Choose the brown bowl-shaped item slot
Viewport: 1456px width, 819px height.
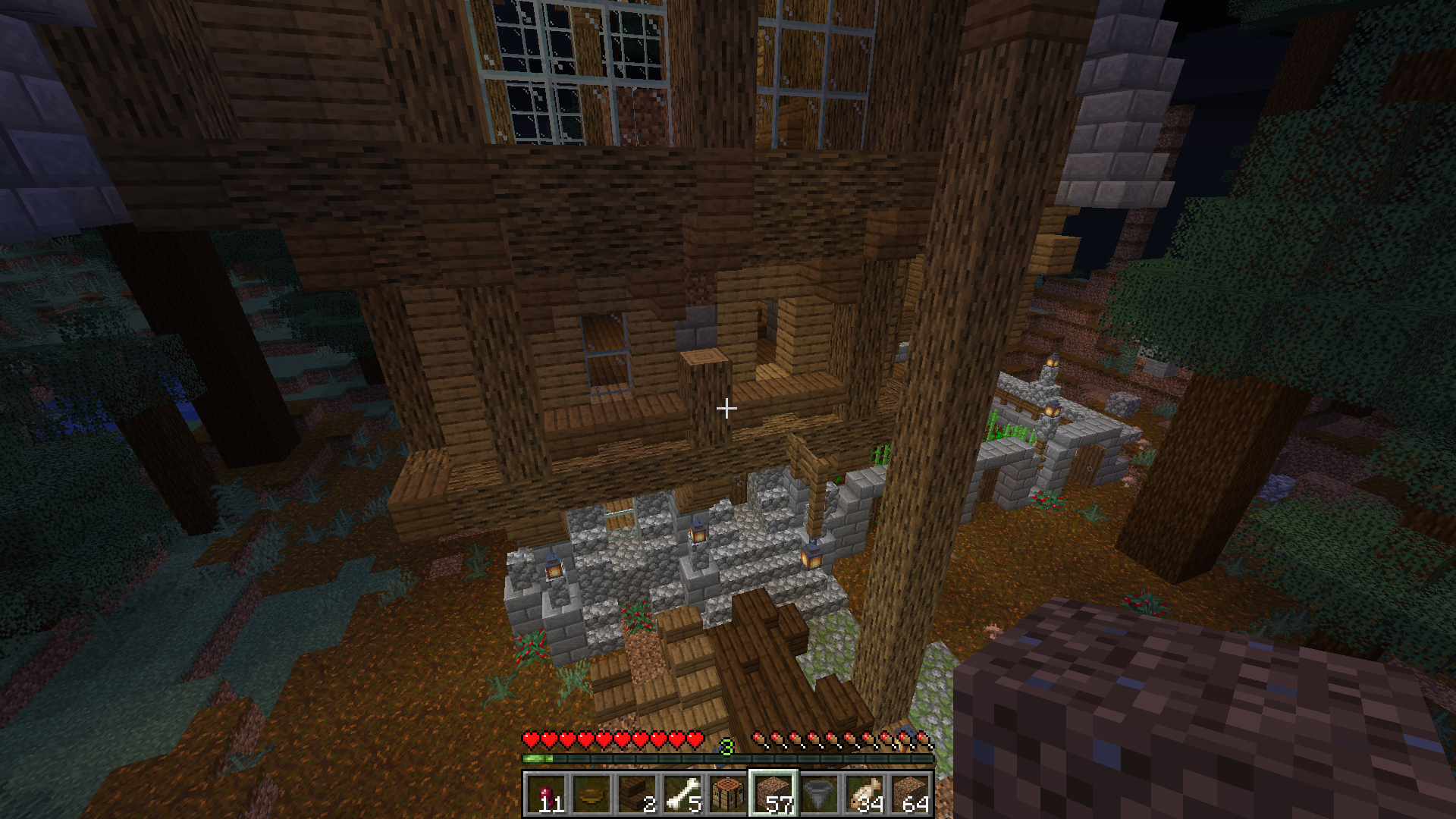(x=591, y=794)
